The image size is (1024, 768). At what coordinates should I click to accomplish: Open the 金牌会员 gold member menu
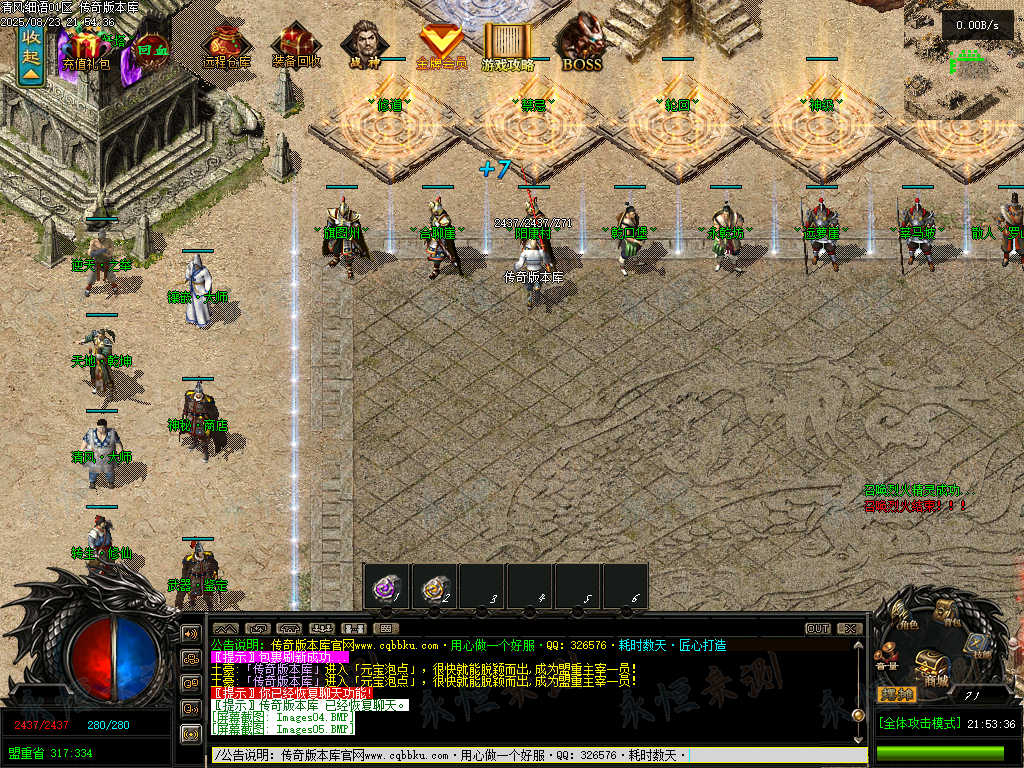coord(441,45)
